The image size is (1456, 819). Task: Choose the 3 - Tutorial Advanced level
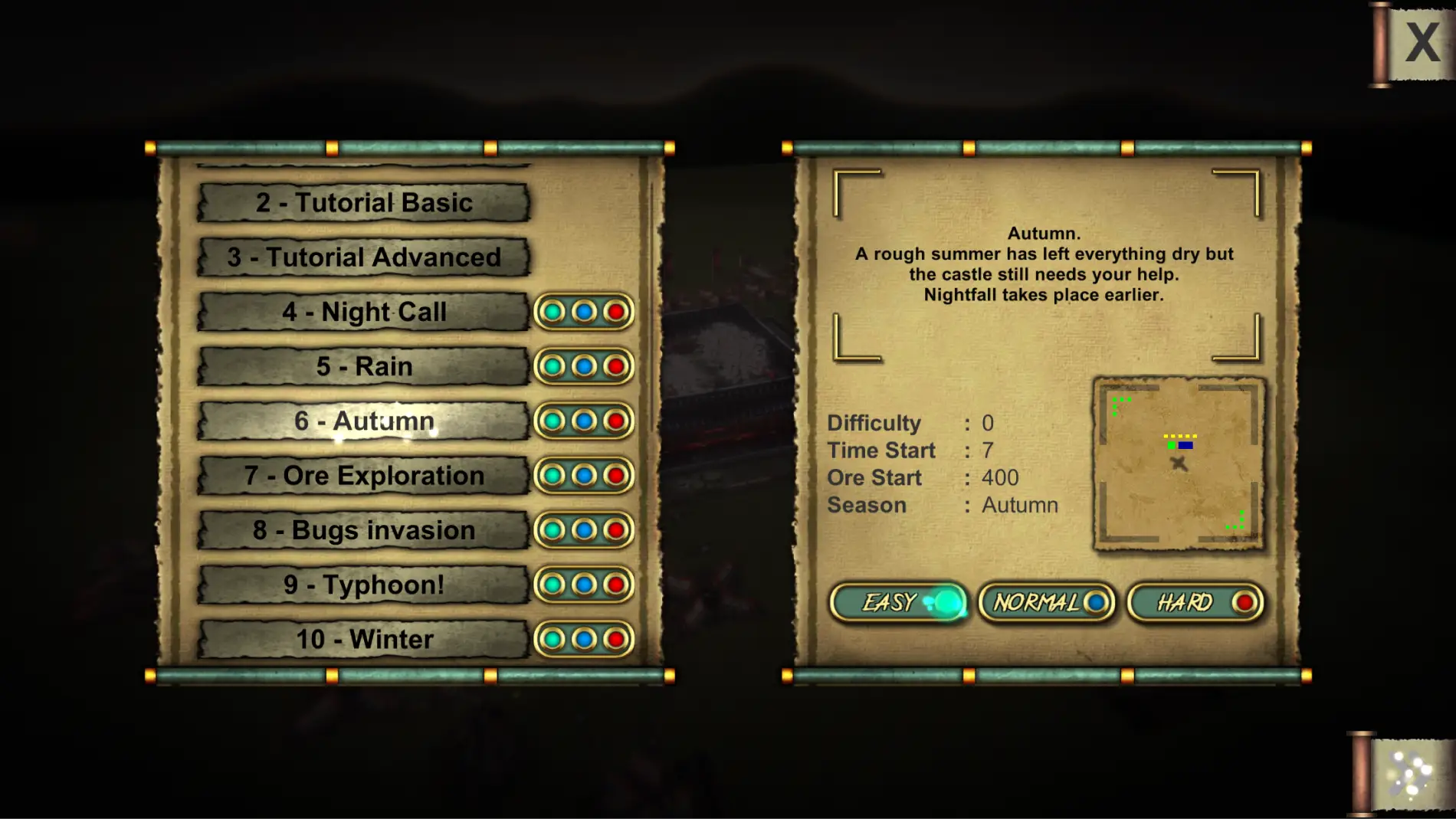[363, 257]
